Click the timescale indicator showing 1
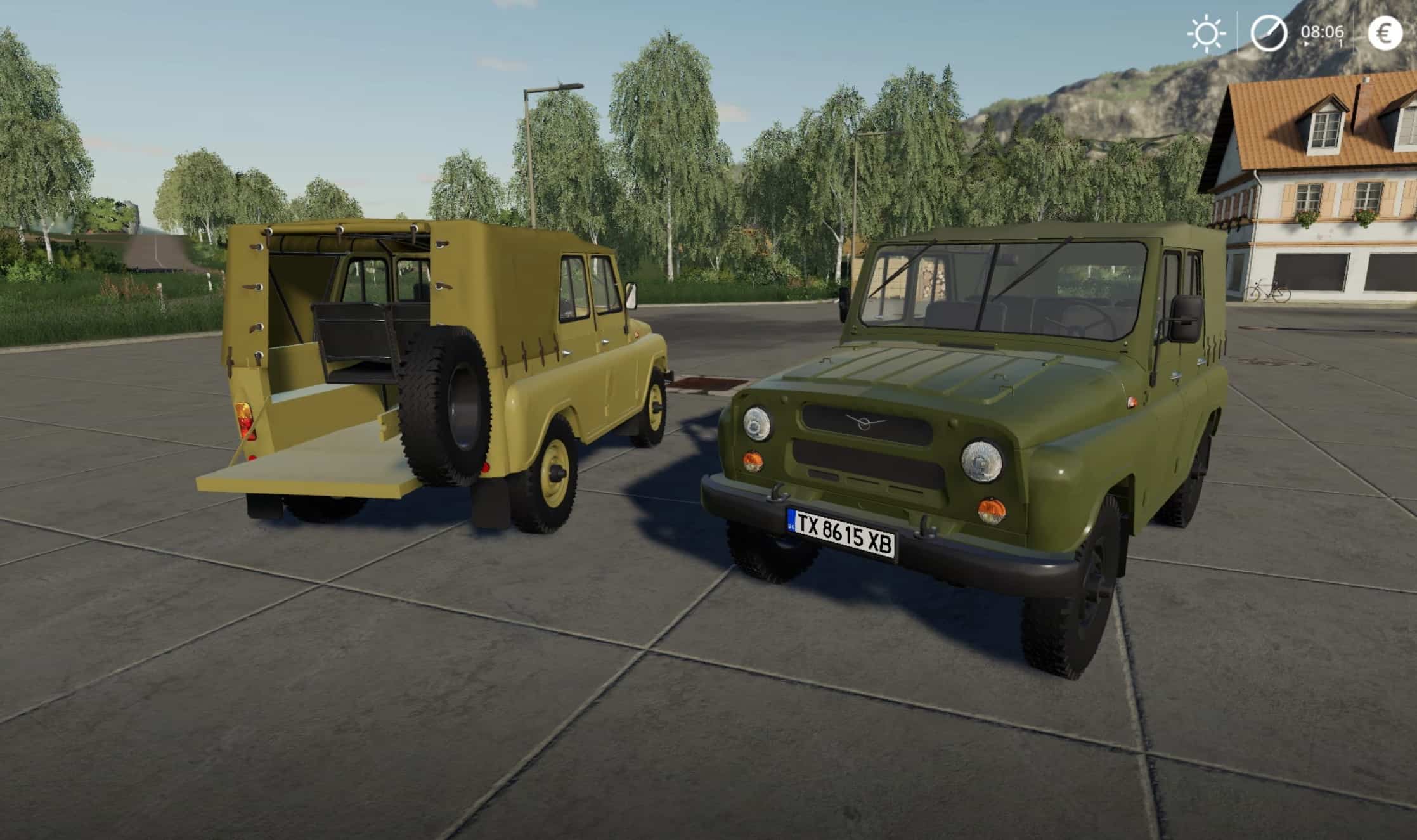 point(1340,43)
